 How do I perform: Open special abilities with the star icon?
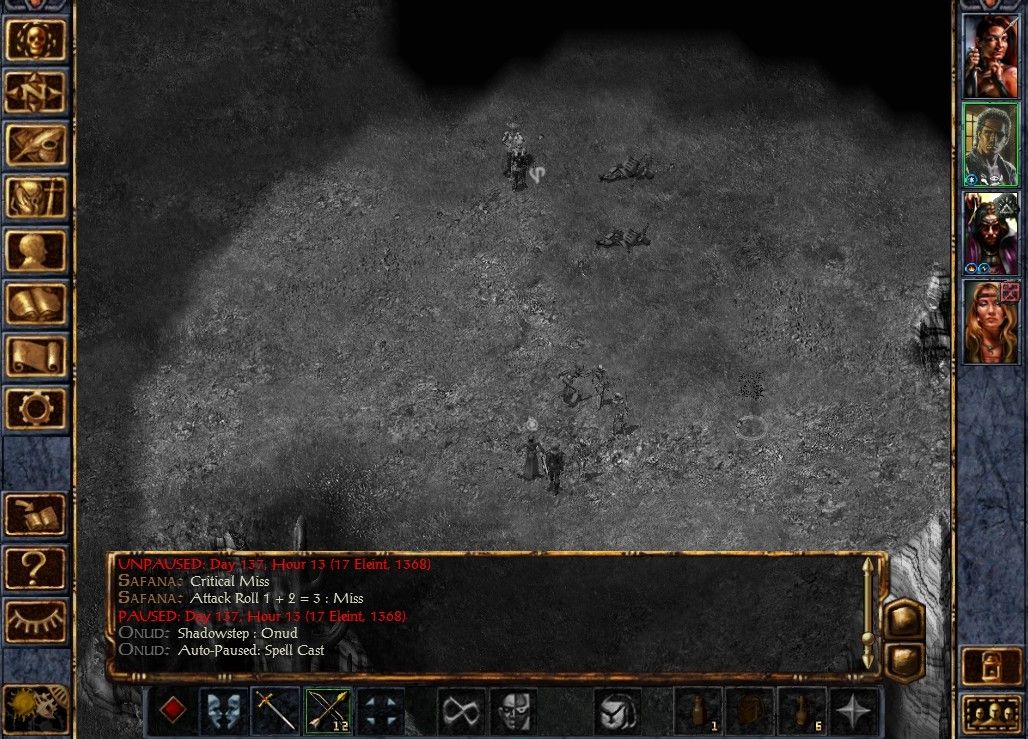(853, 711)
